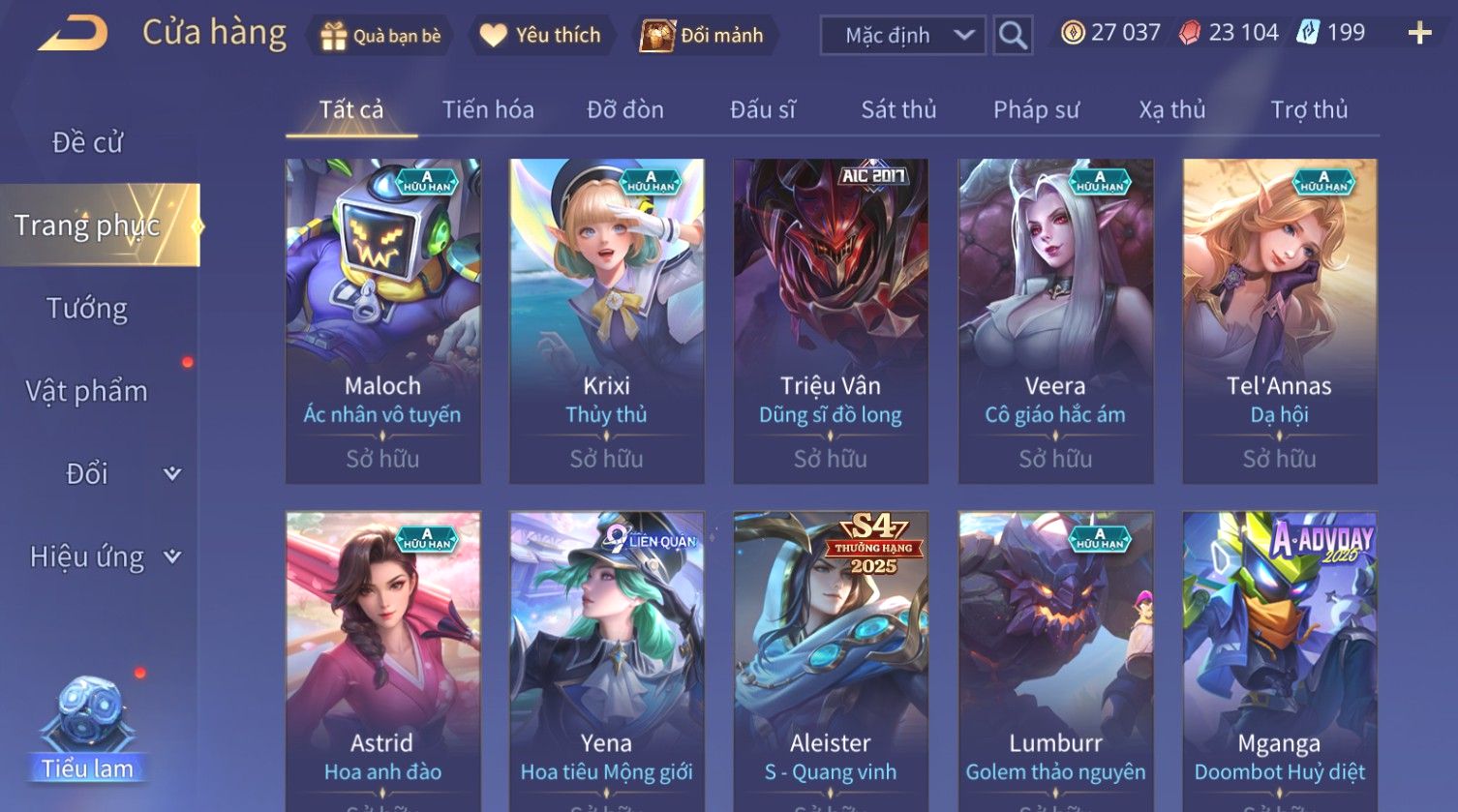Choose the Trợ thủ tab
Viewport: 1458px width, 812px height.
tap(1309, 109)
